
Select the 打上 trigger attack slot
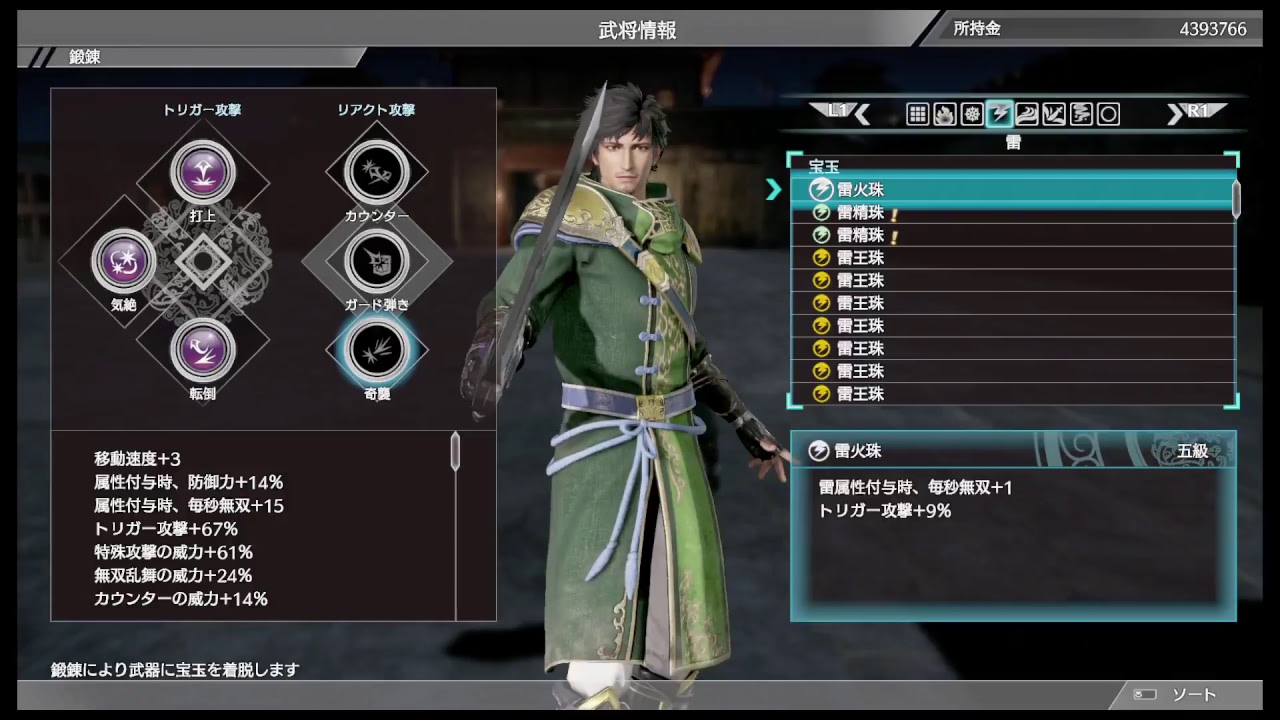(x=202, y=172)
